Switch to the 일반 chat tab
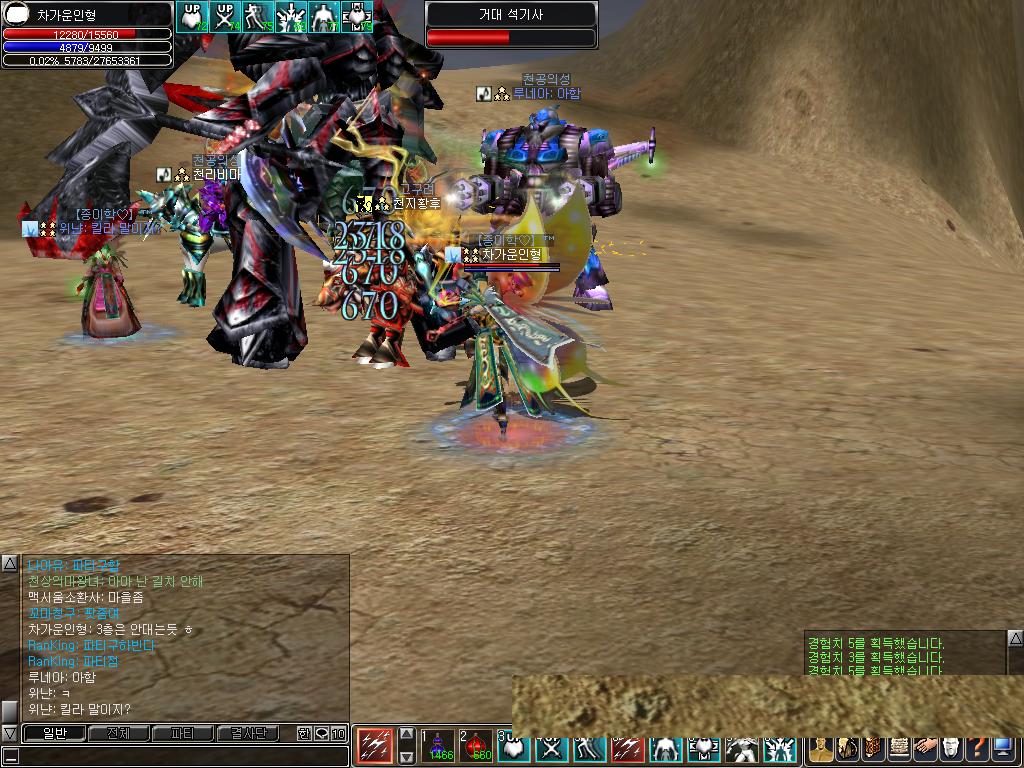The width and height of the screenshot is (1024, 768). coord(53,733)
